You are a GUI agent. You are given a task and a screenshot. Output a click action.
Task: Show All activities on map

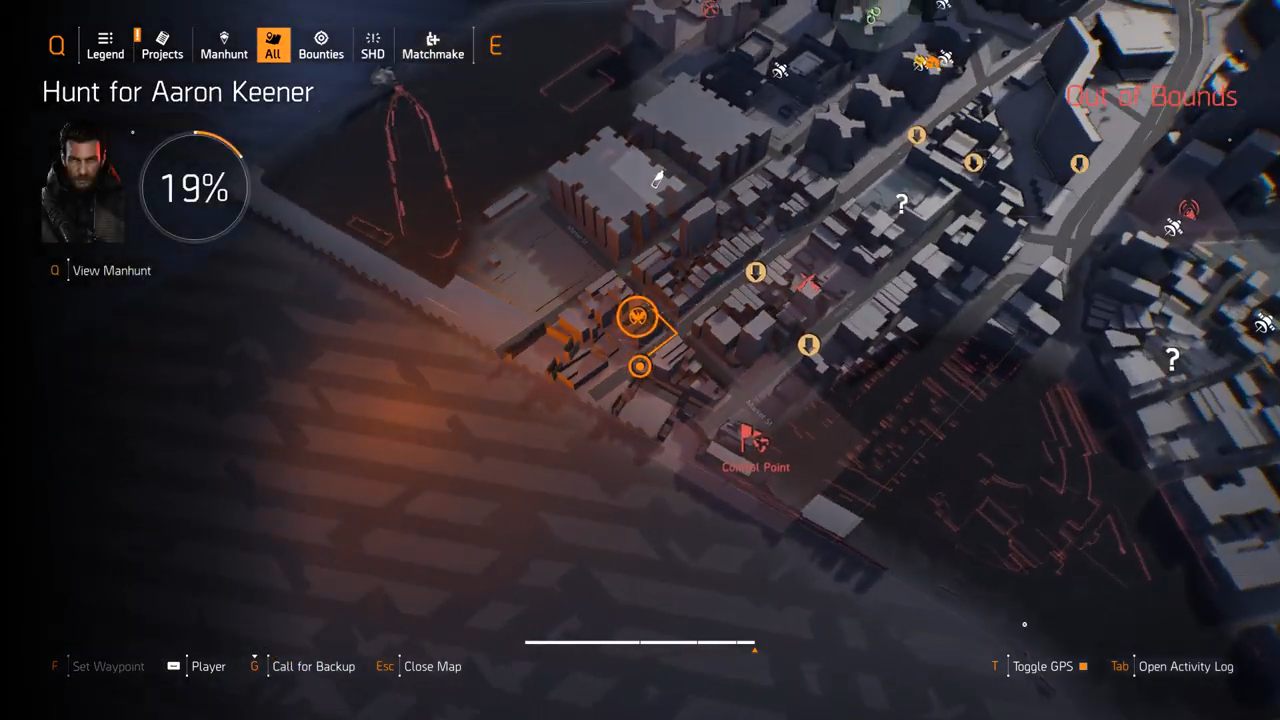(273, 46)
